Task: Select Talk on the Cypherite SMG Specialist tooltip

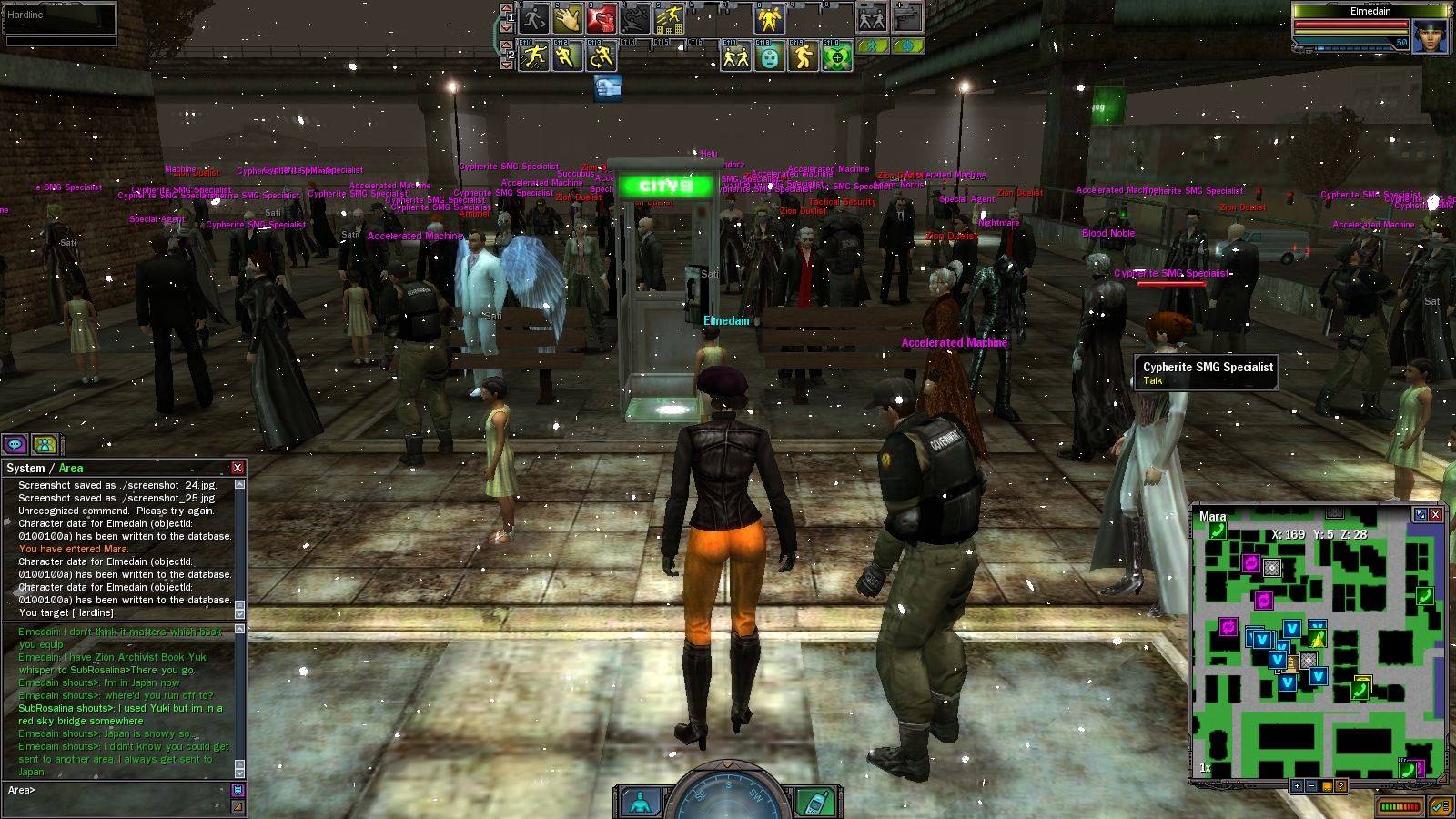Action: [1153, 381]
